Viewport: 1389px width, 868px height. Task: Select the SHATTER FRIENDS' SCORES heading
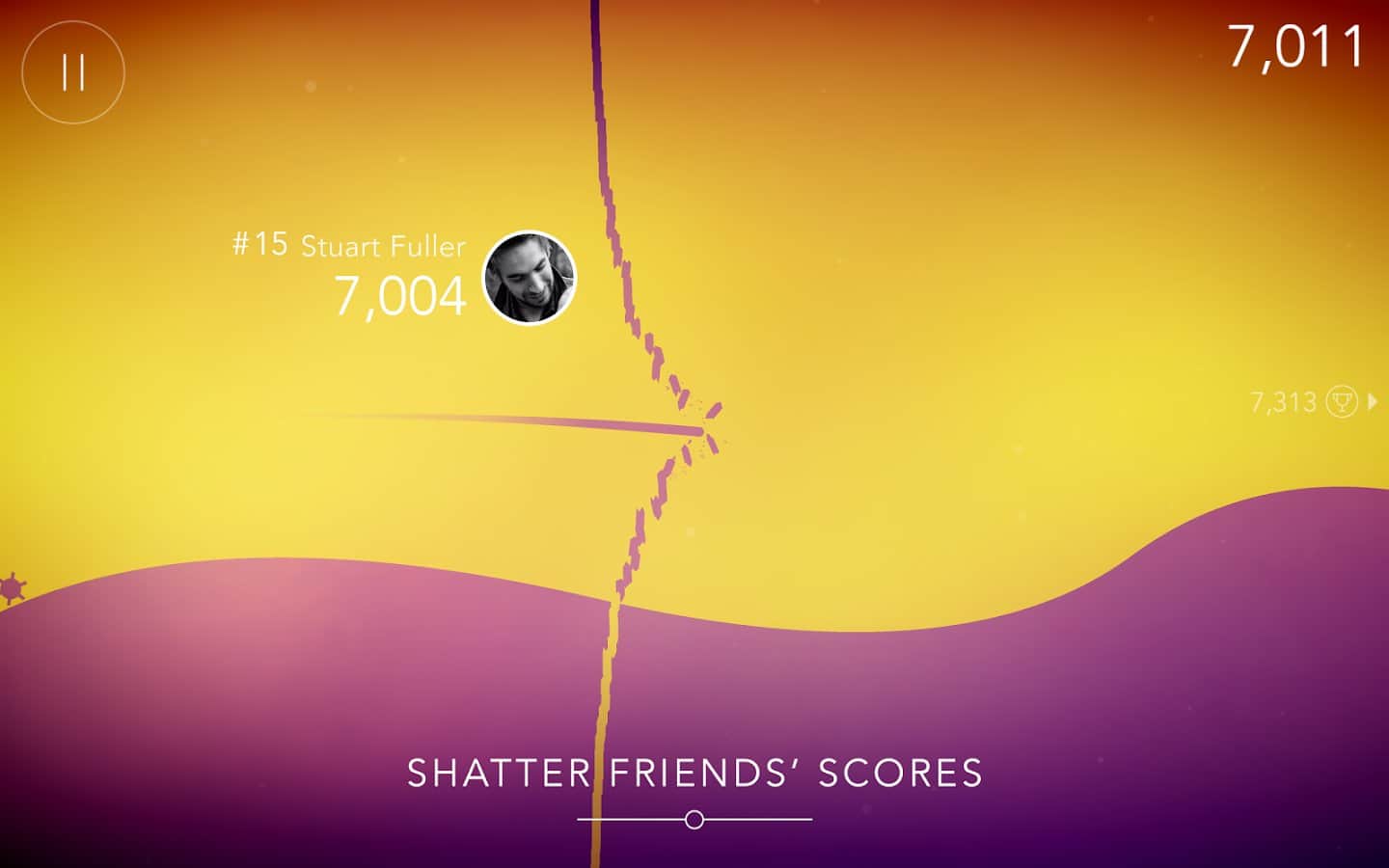(694, 773)
